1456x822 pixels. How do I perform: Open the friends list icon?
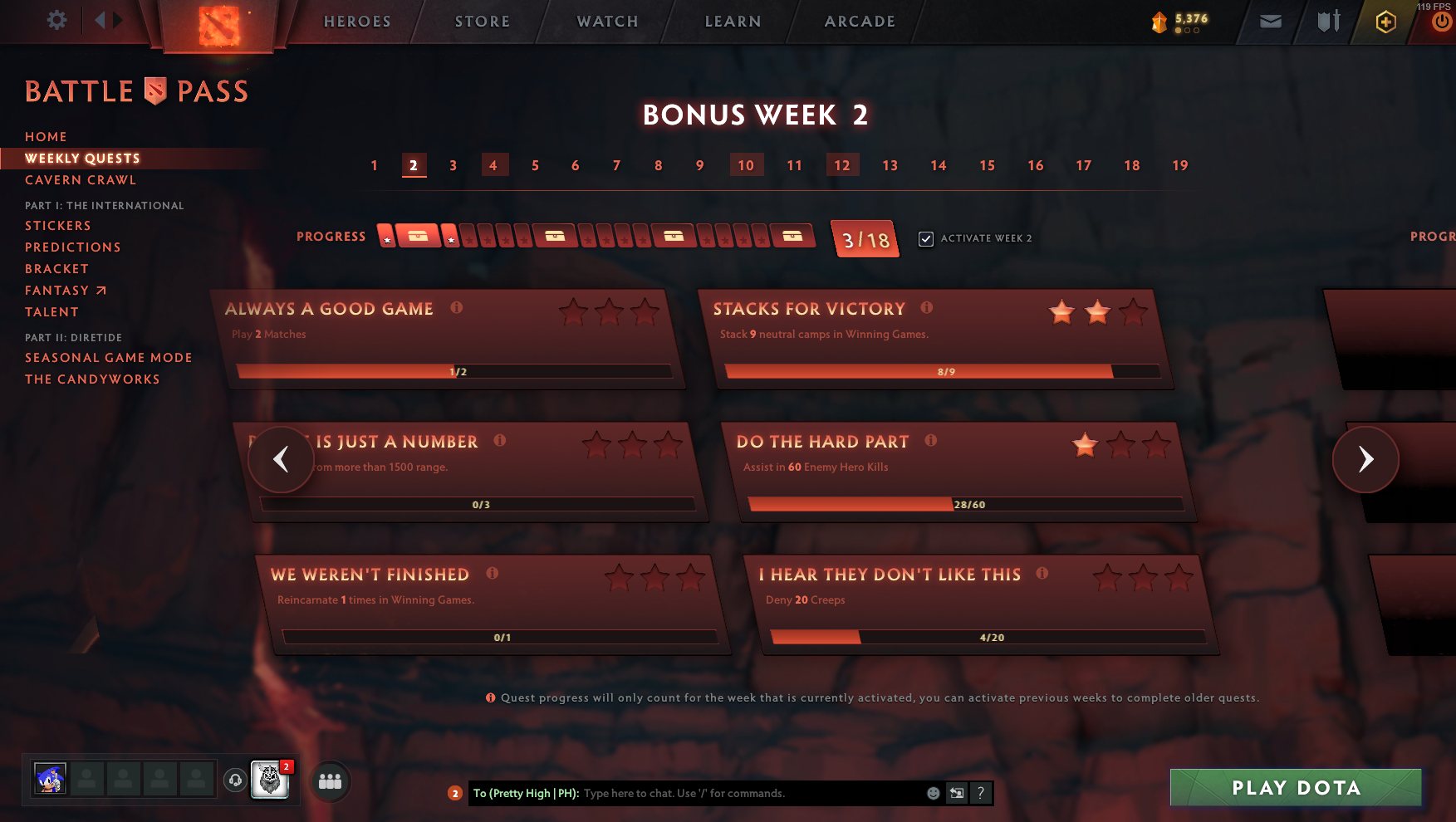pos(330,780)
